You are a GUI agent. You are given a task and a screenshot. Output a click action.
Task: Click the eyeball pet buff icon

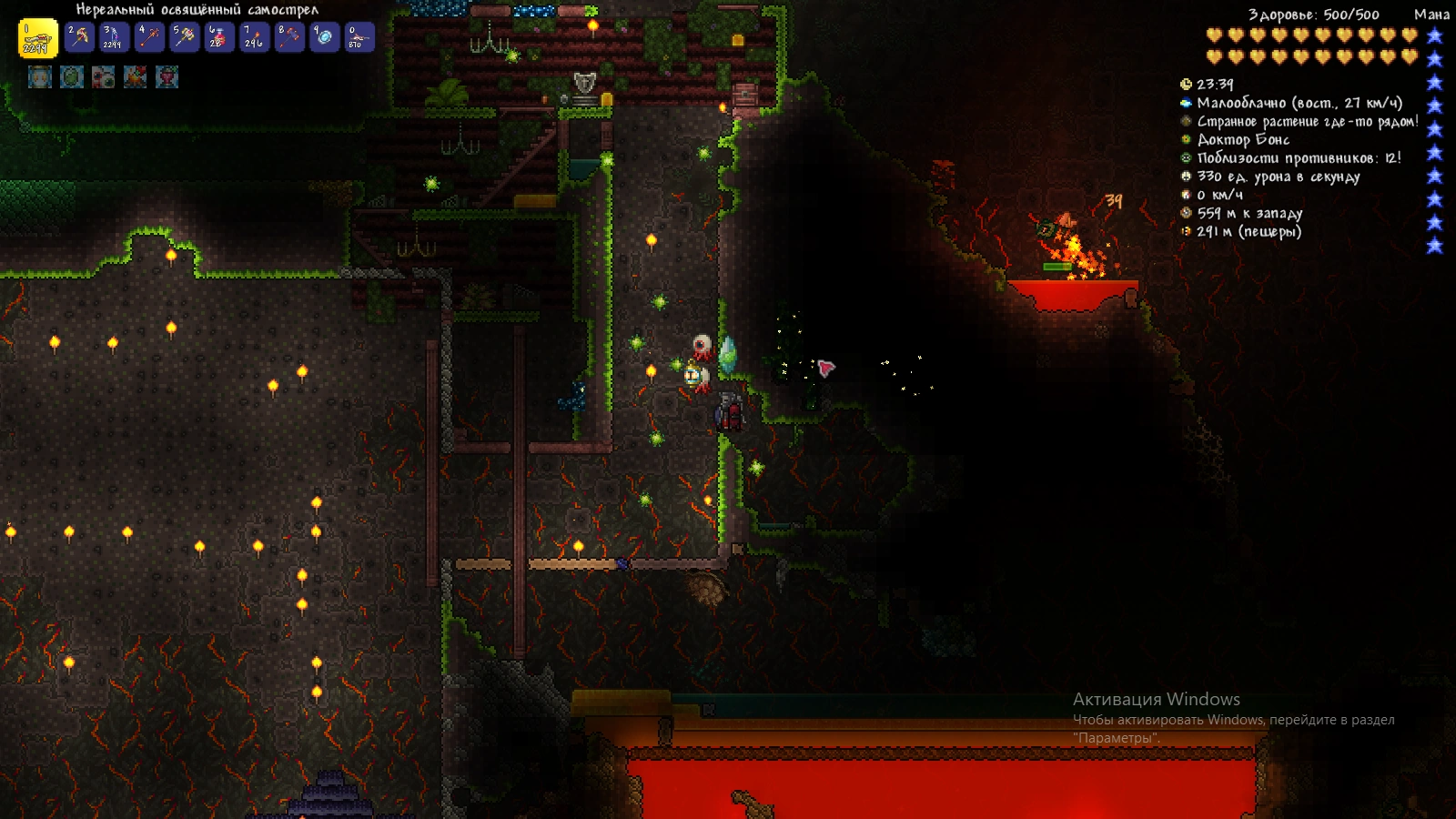104,77
